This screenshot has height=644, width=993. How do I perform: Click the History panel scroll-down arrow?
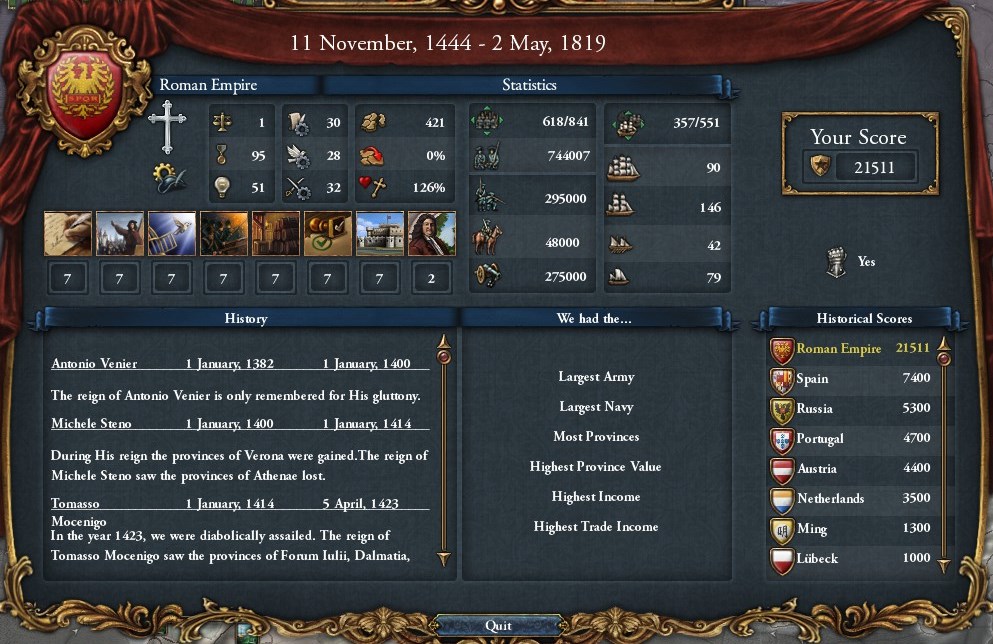pyautogui.click(x=444, y=559)
